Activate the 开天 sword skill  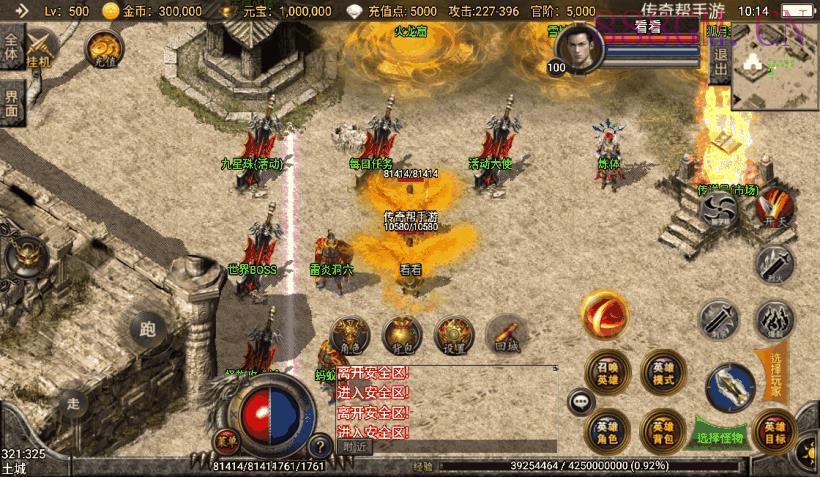pos(775,208)
